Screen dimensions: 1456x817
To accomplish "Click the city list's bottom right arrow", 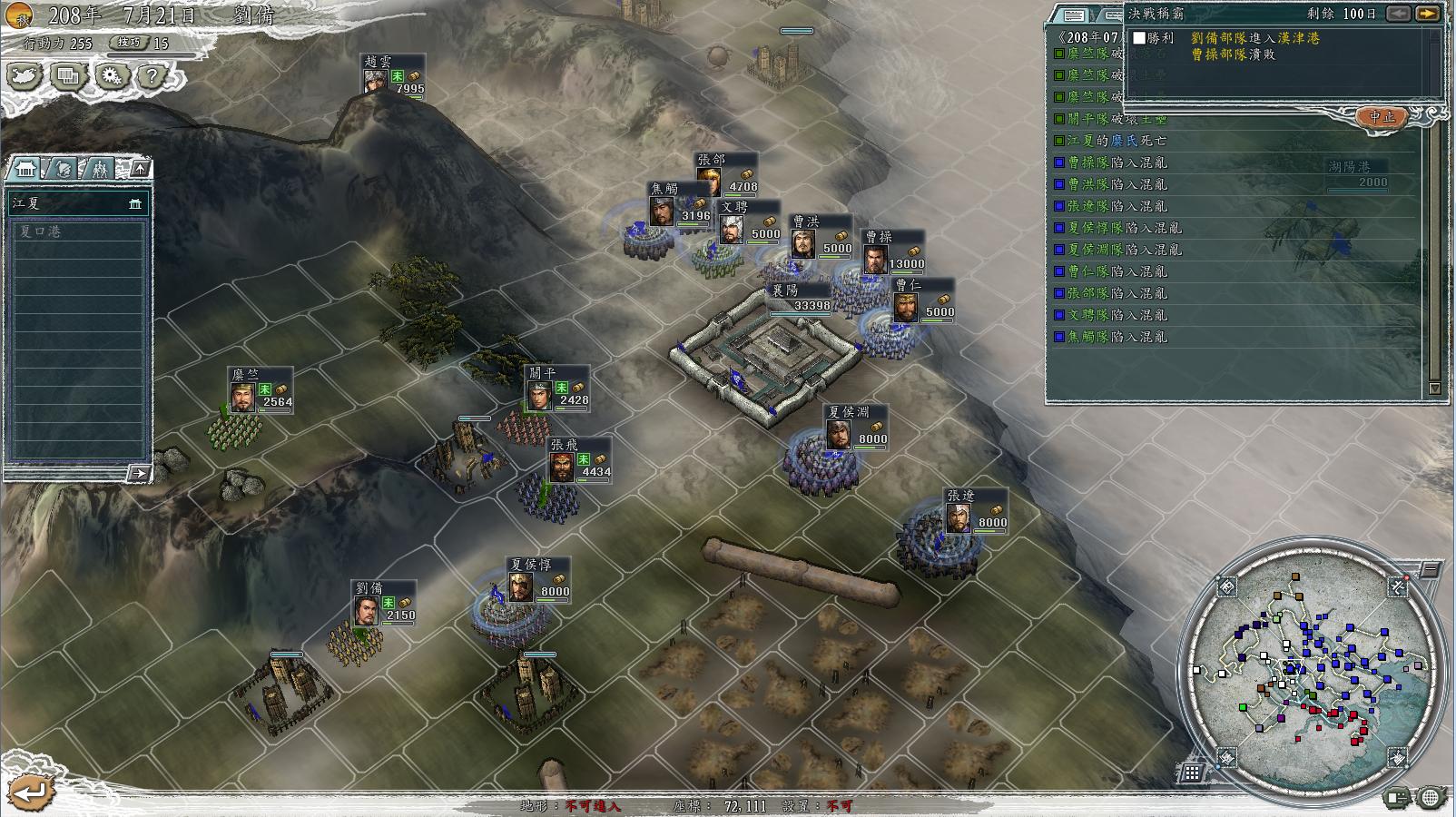I will coord(138,473).
